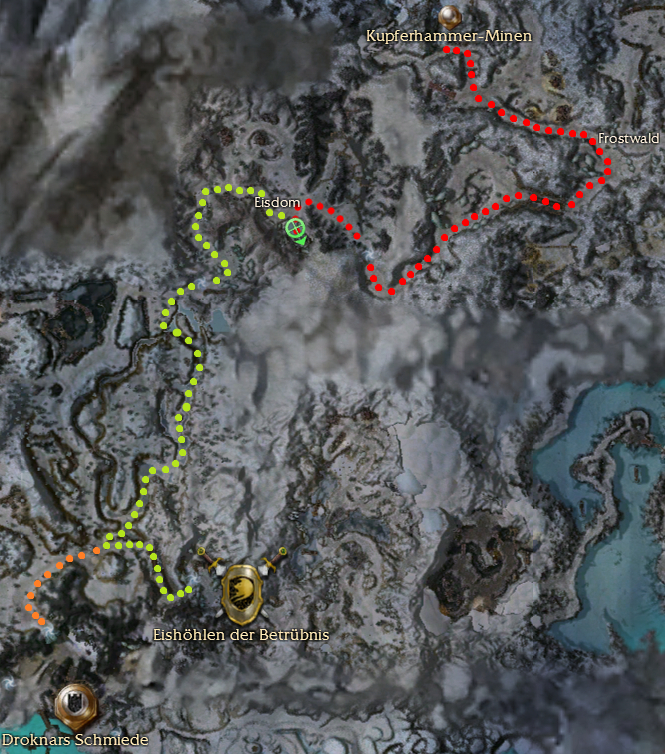The width and height of the screenshot is (665, 754).
Task: Click the green crosshair marker near Eisdom
Action: tap(295, 229)
